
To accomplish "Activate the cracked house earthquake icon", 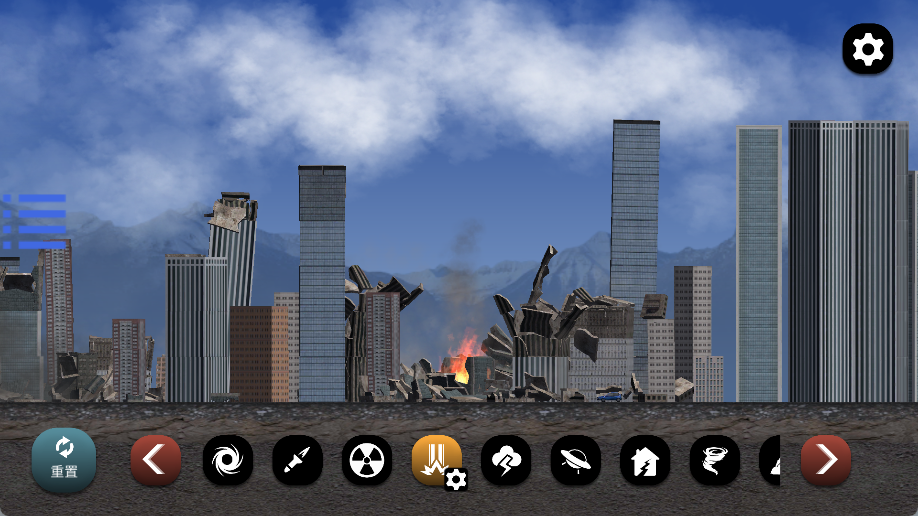I will tap(645, 460).
